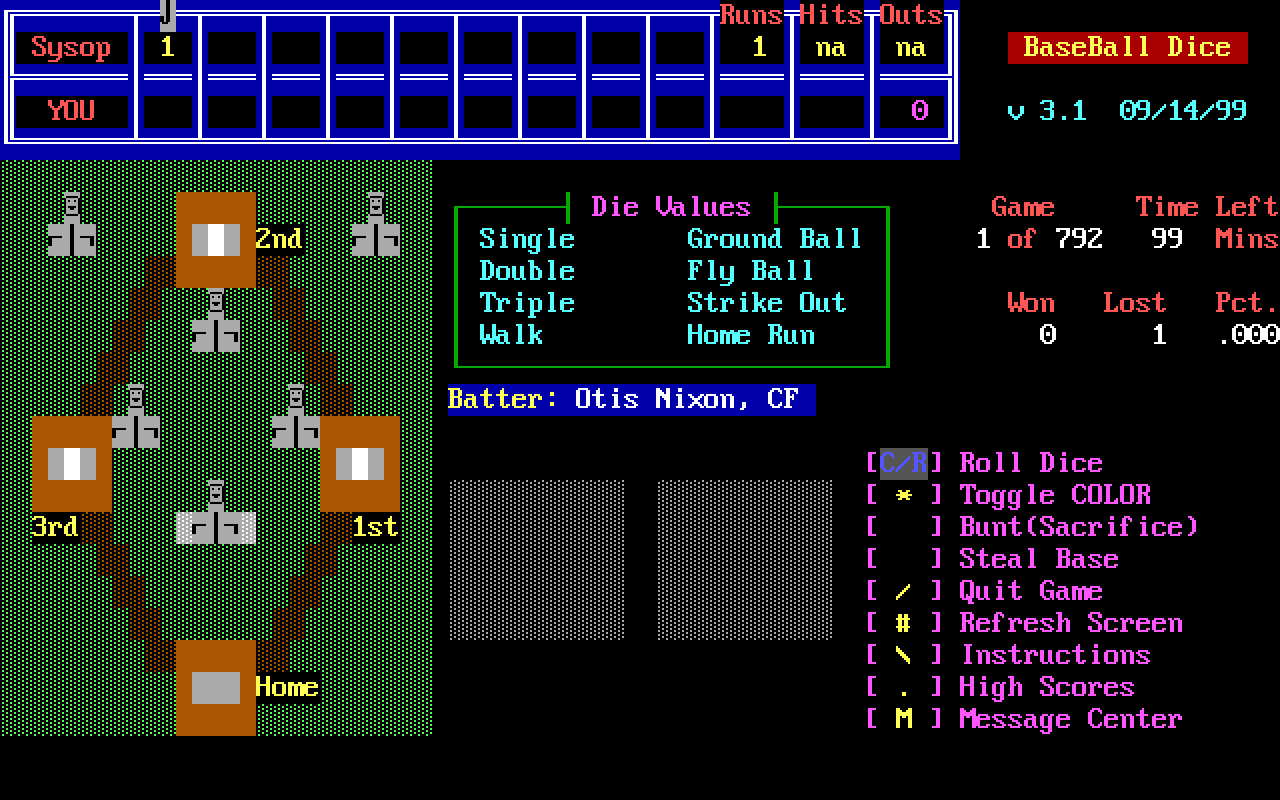
Task: Open the Instructions entry
Action: coord(1054,655)
